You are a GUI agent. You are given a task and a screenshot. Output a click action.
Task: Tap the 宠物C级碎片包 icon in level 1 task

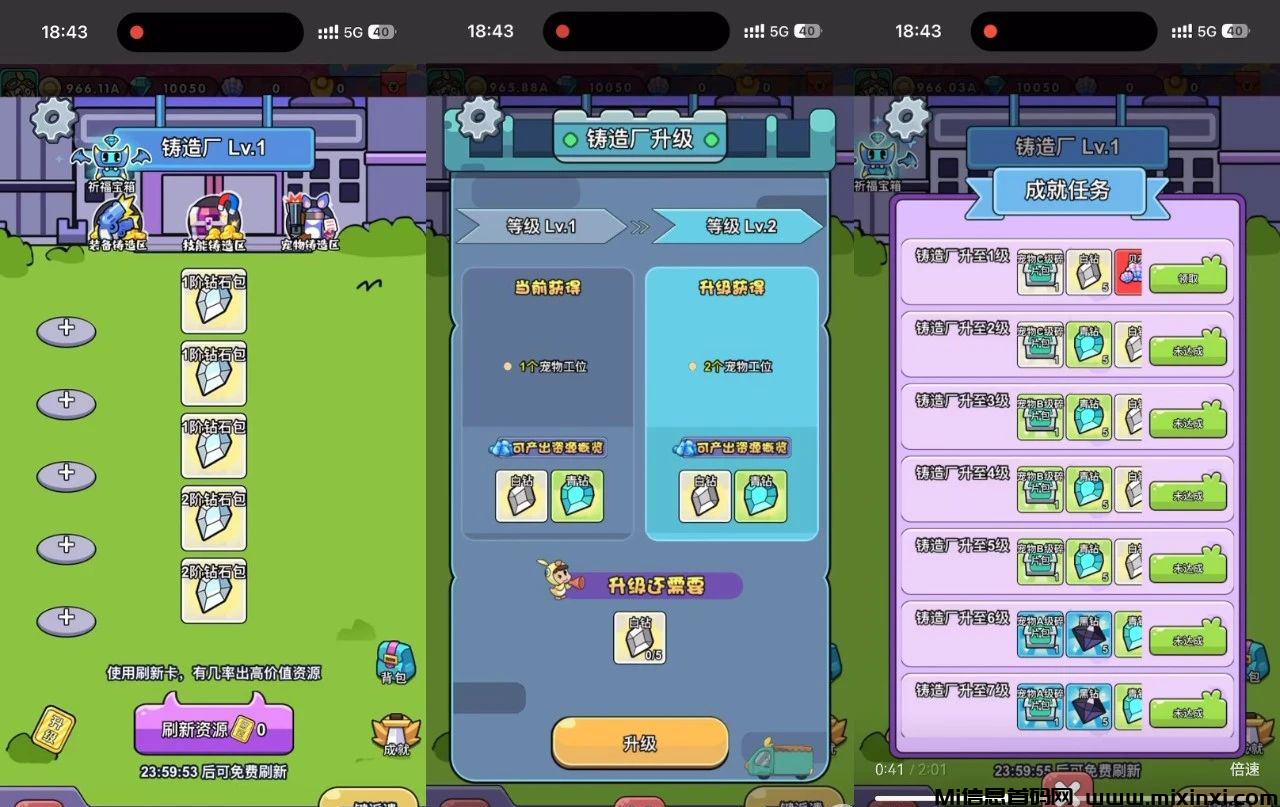coord(1040,272)
